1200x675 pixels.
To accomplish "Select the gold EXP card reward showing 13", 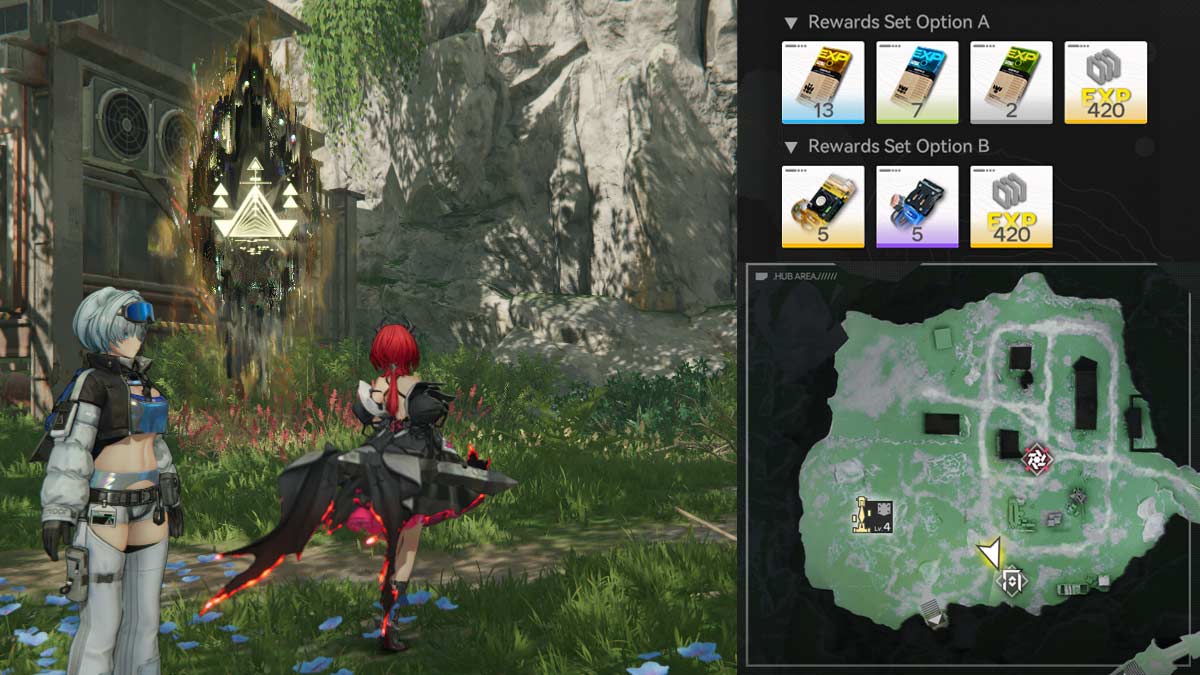I will [x=823, y=82].
